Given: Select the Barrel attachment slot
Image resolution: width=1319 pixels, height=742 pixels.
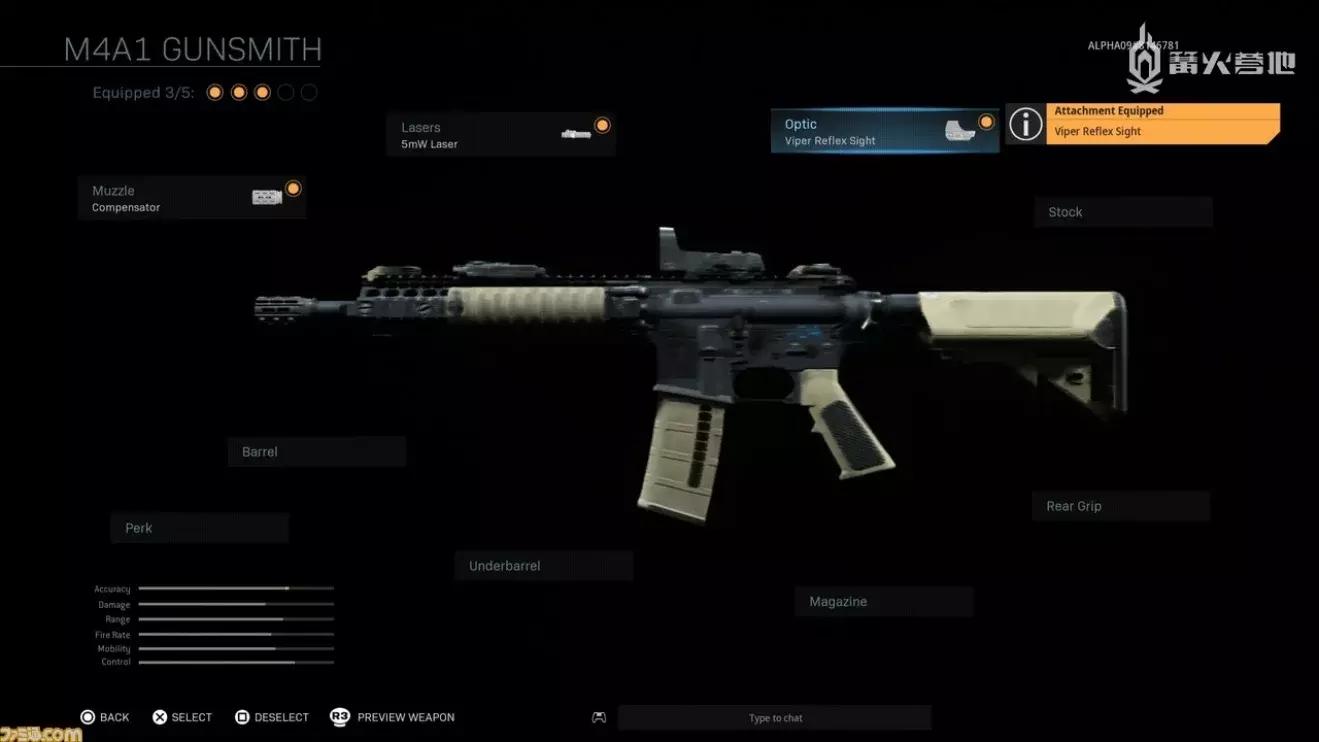Looking at the screenshot, I should click(316, 452).
